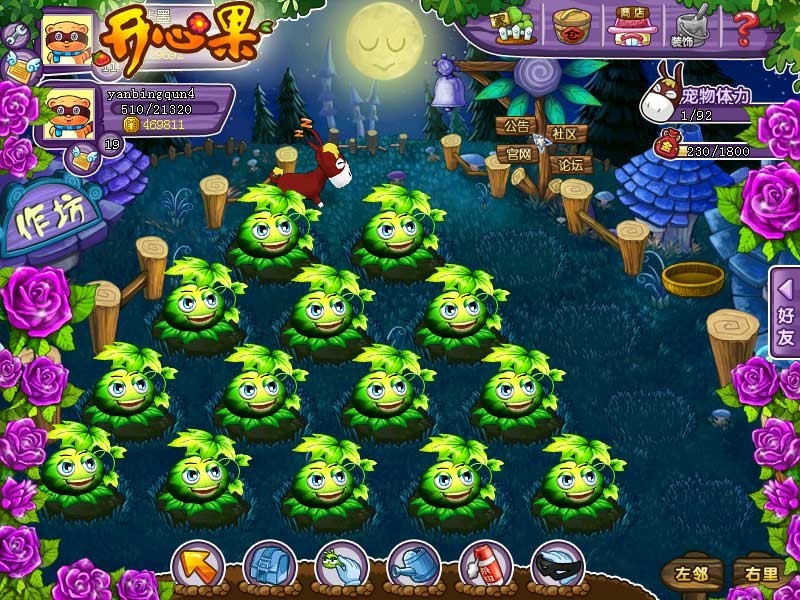
Task: Go to the 右里 right neighbor
Action: 757,574
